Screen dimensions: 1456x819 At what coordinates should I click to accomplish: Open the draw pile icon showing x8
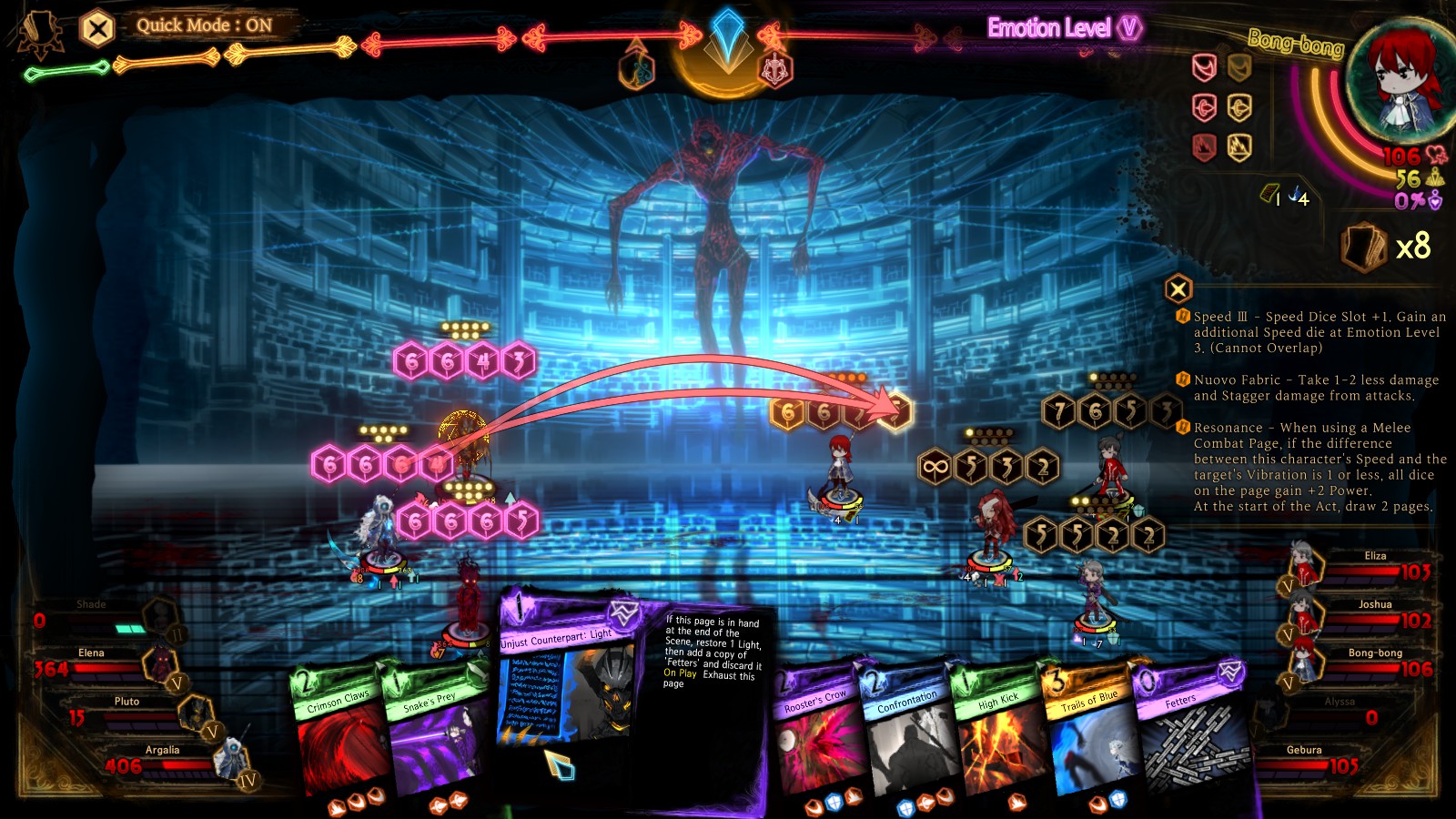[1362, 248]
